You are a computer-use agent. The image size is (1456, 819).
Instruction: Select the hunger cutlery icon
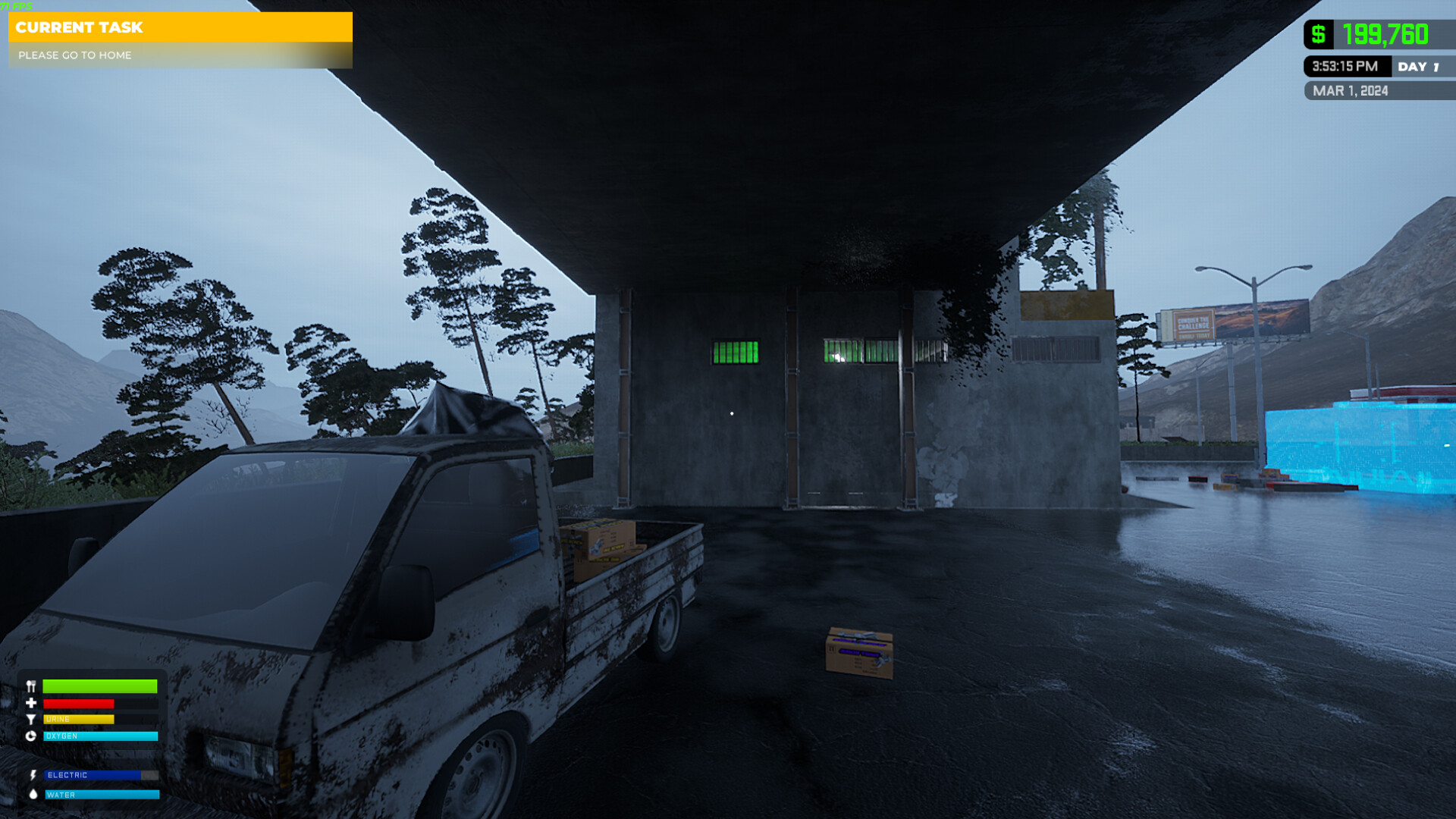30,686
